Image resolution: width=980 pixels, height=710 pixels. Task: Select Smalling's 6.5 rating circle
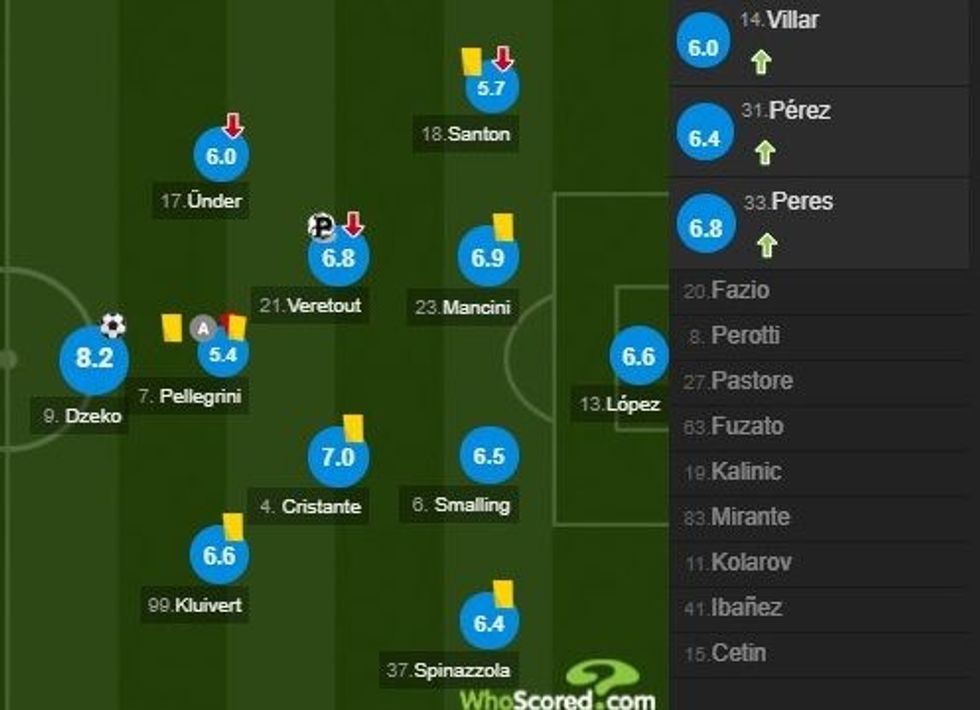pos(489,456)
